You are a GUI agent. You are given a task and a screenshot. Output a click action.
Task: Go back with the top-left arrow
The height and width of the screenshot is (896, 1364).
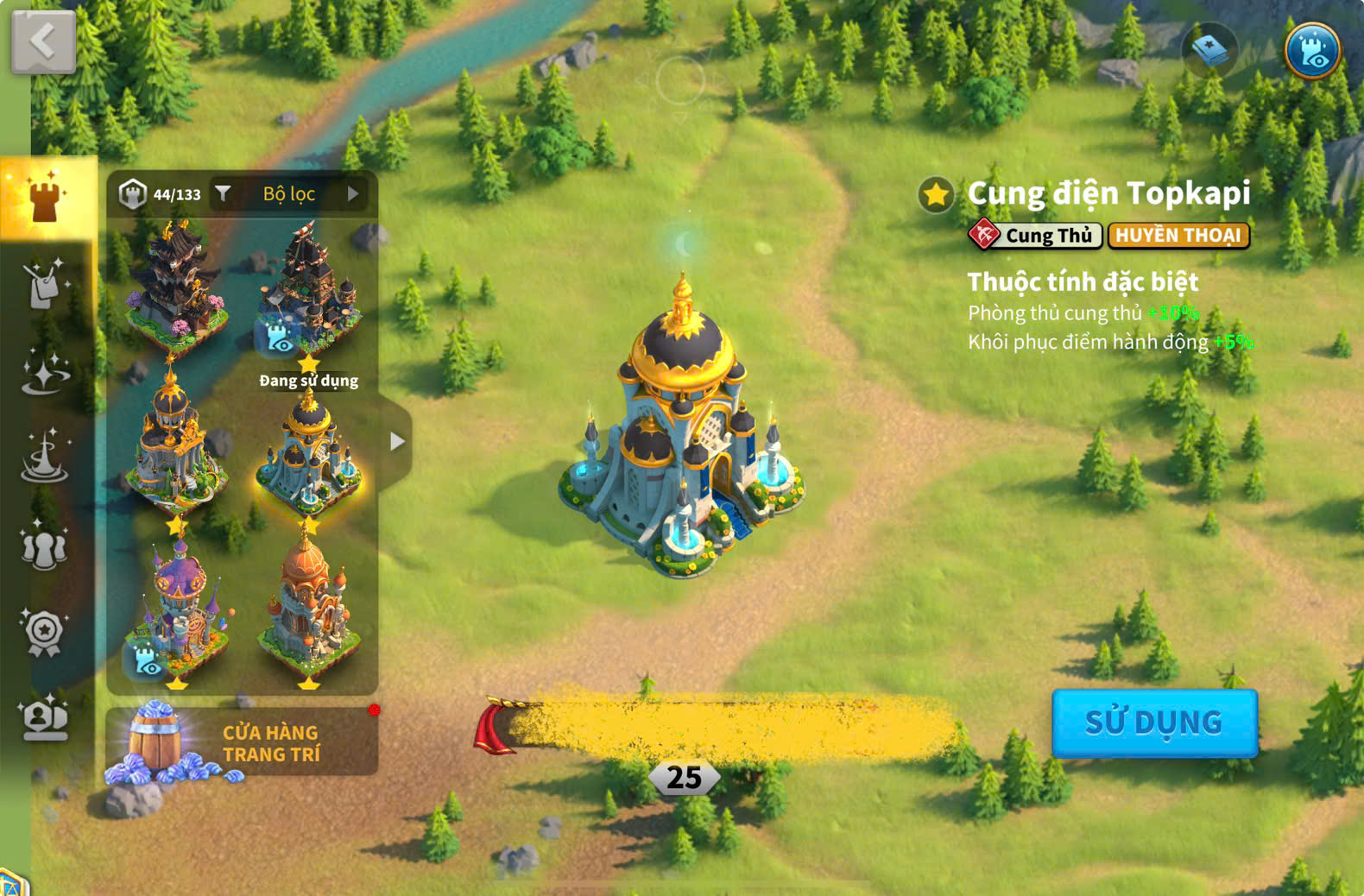[x=43, y=41]
